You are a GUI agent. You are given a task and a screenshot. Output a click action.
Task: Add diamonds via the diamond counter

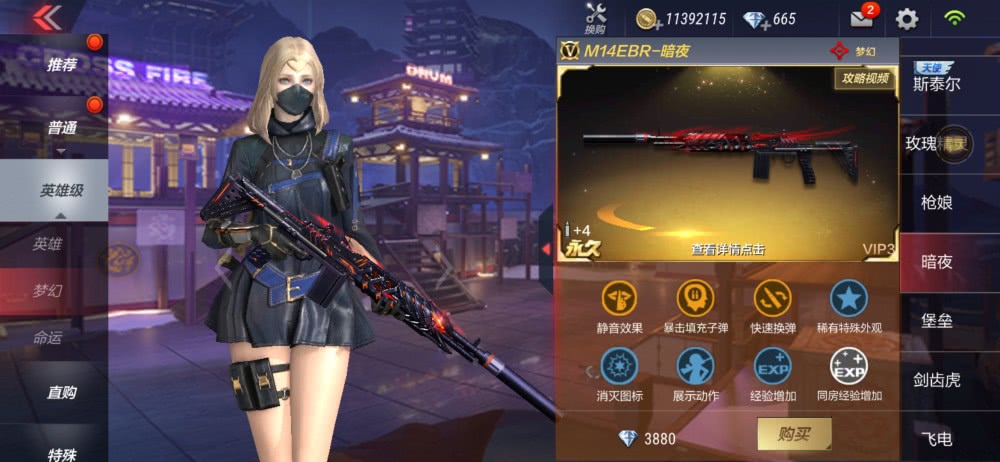pyautogui.click(x=755, y=19)
